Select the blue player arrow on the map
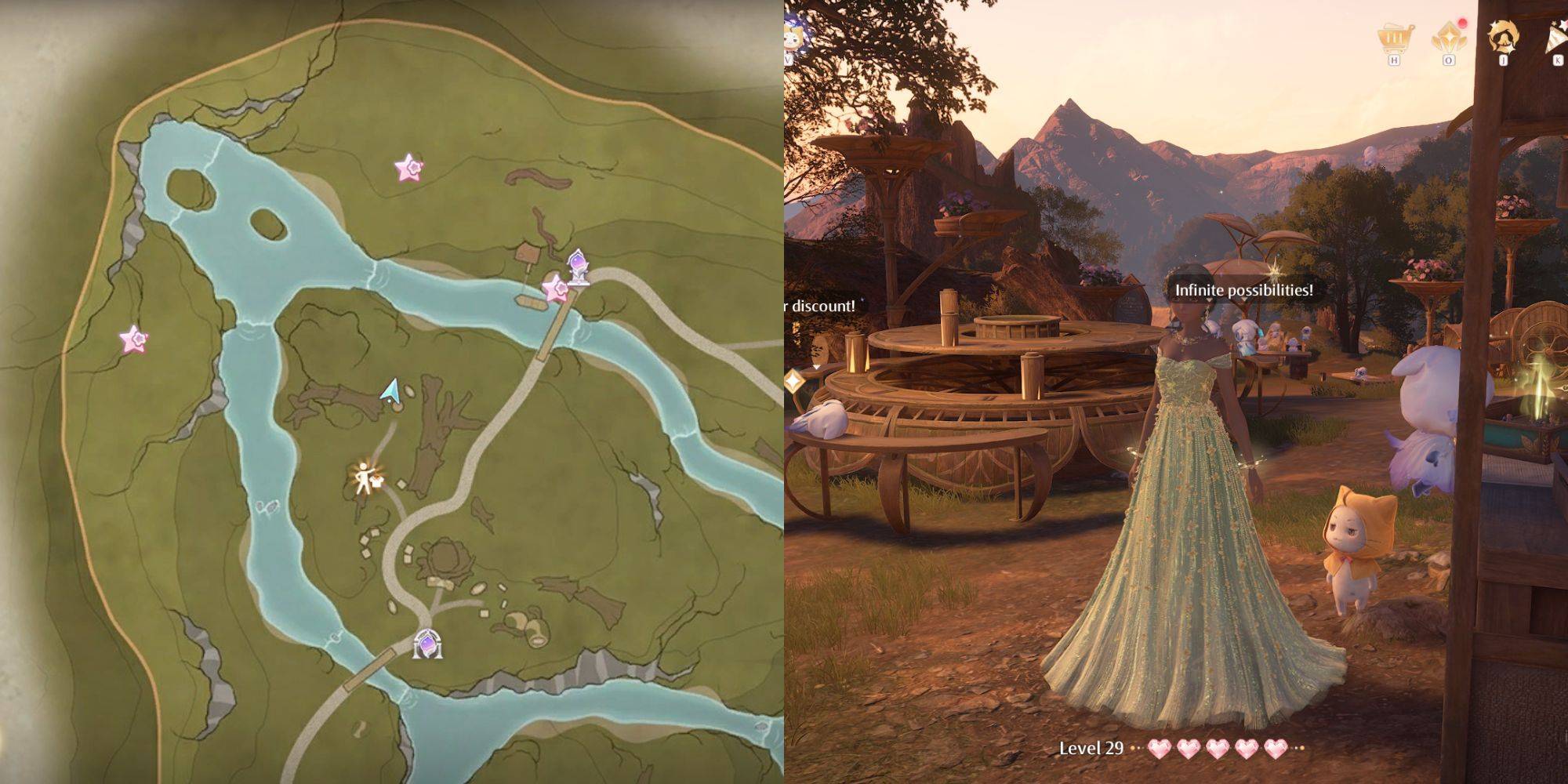 pos(390,392)
